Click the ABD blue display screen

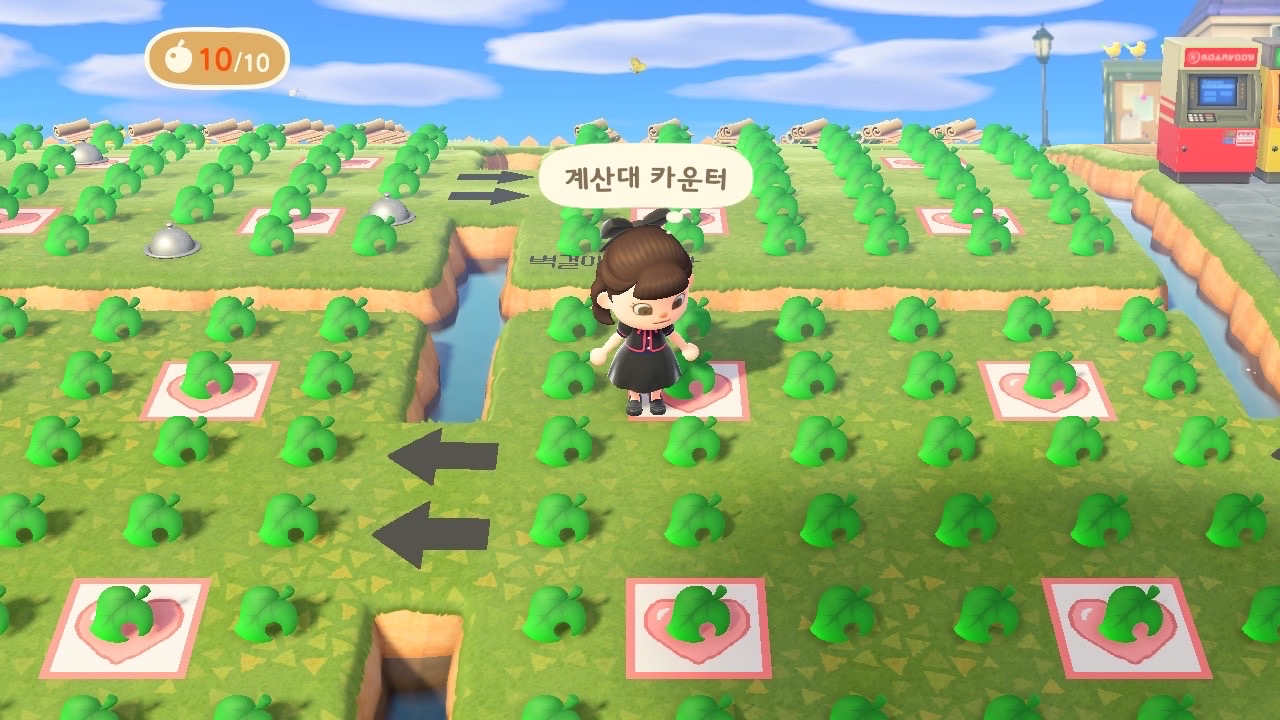coord(1217,92)
